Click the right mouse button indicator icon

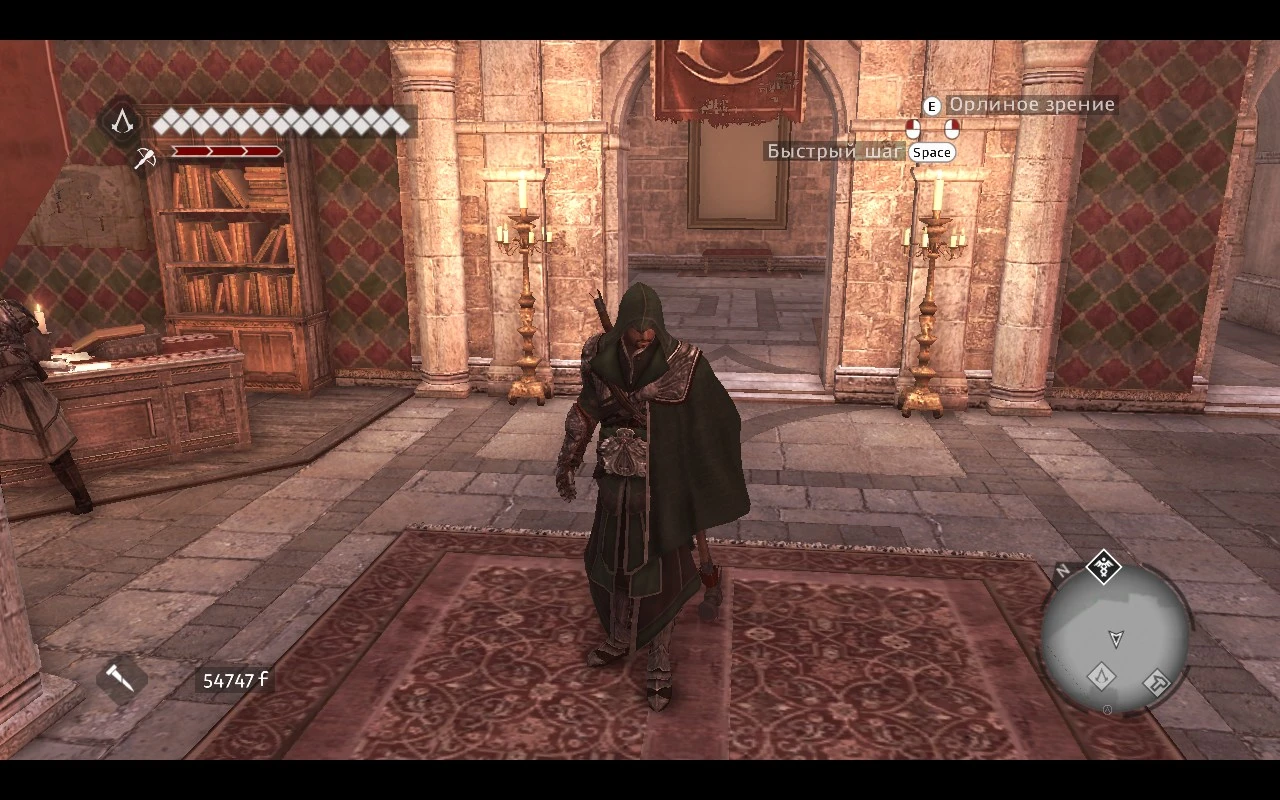click(x=952, y=129)
